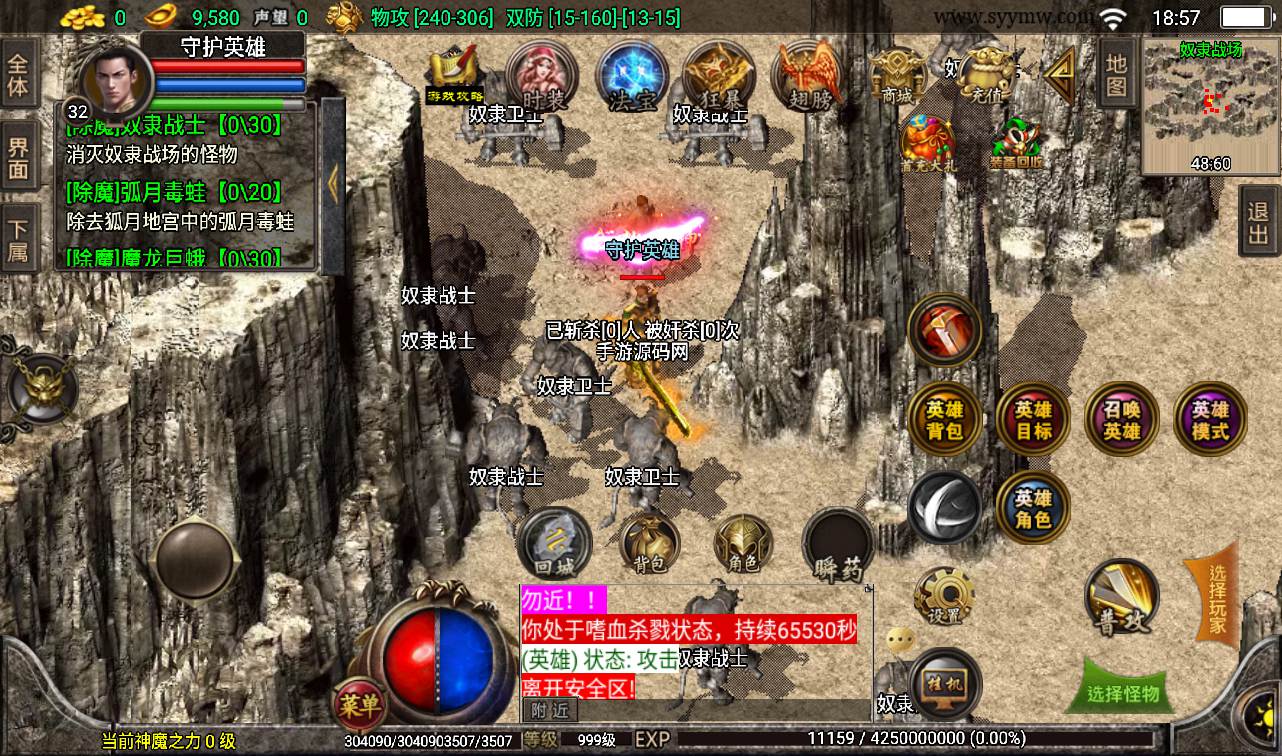This screenshot has height=756, width=1282.
Task: Open 英雄背包 hero backpack
Action: tap(944, 420)
